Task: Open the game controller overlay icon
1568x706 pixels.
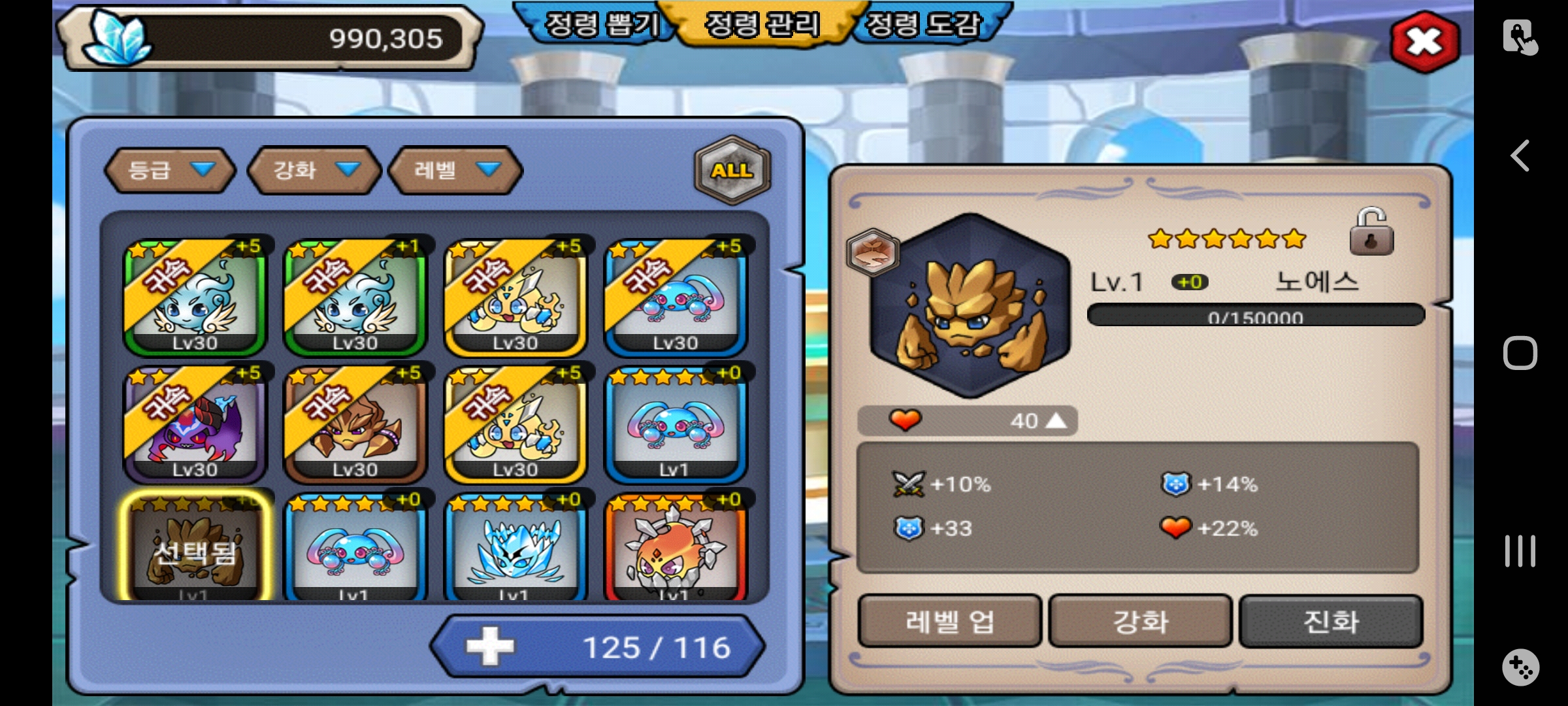Action: point(1520,667)
